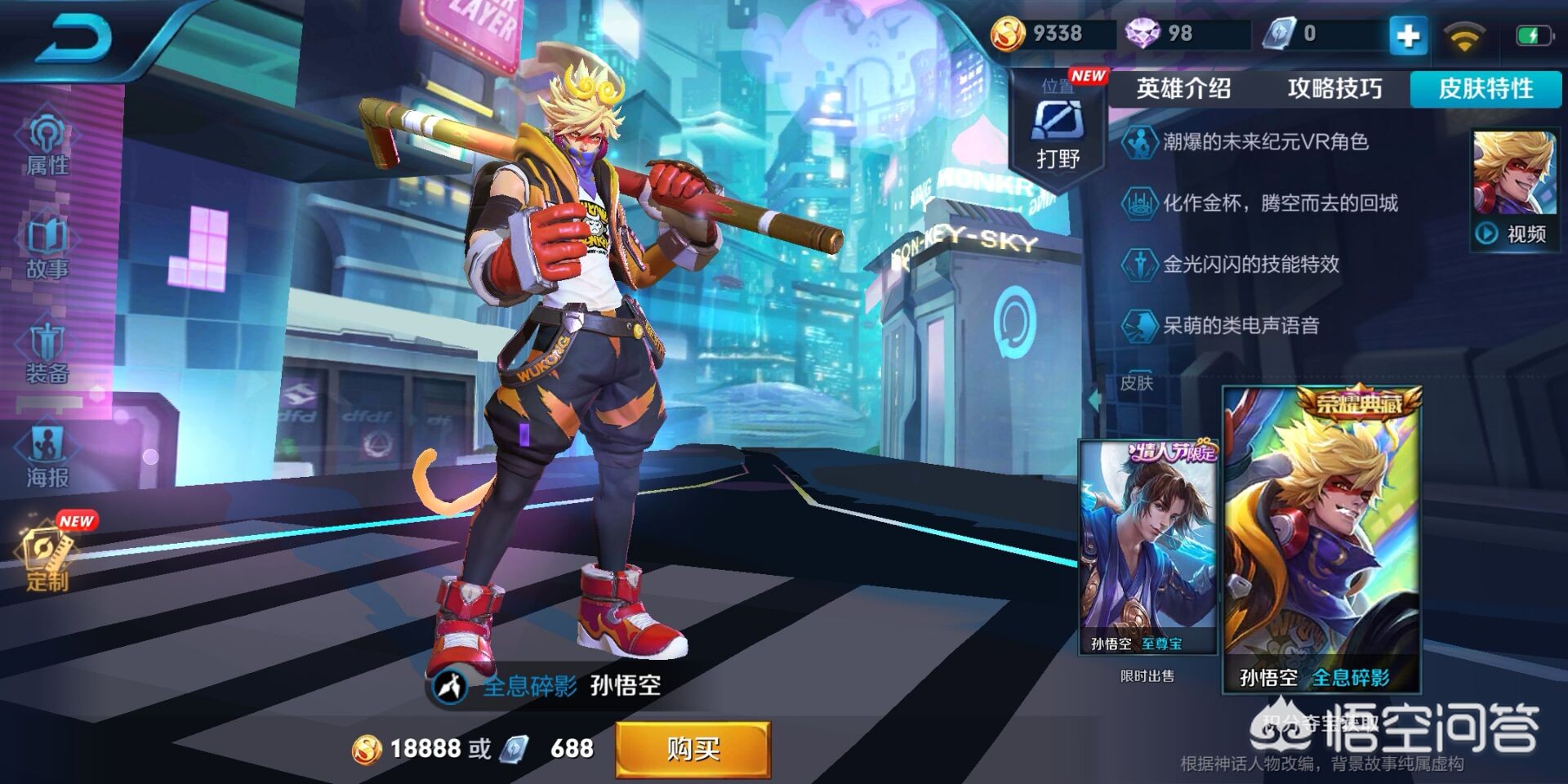1568x784 pixels.
Task: Add currency with the plus button
Action: pyautogui.click(x=1407, y=35)
